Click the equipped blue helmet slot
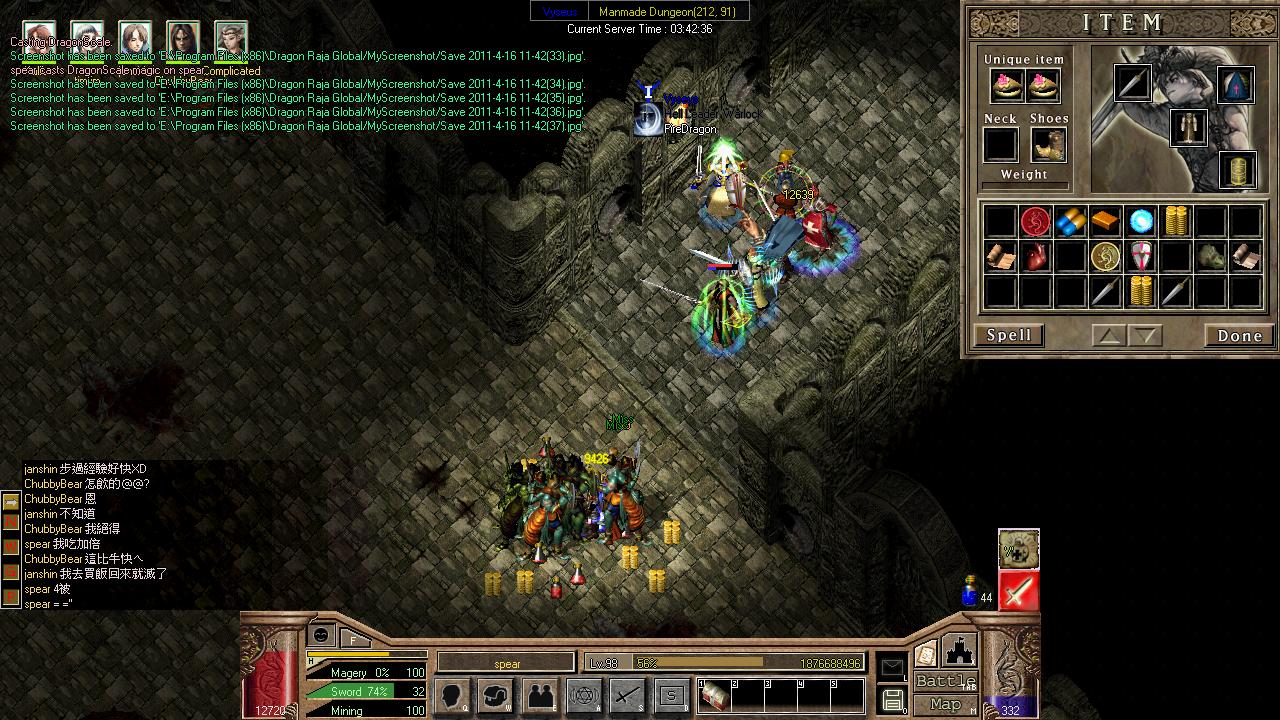This screenshot has width=1280, height=720. tap(1236, 86)
